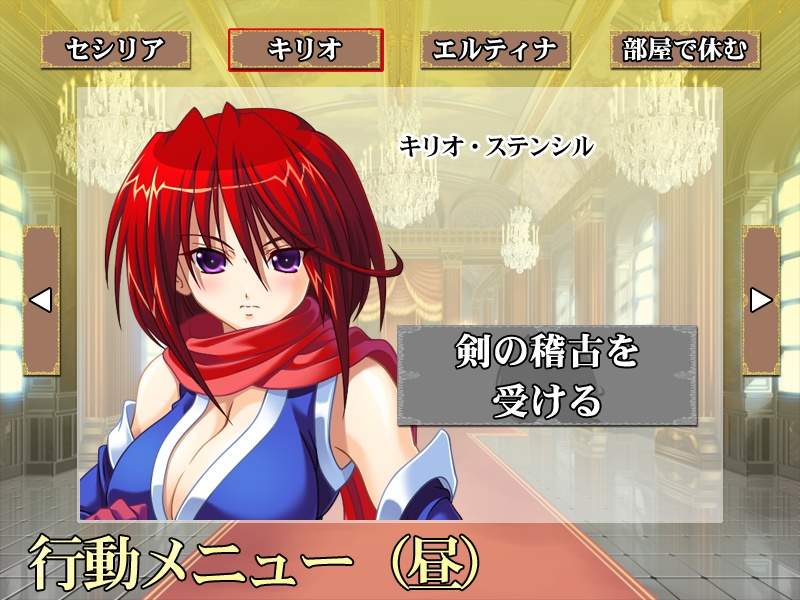Switch to the キリオ tab
Screen dimensions: 800x600
(x=305, y=49)
